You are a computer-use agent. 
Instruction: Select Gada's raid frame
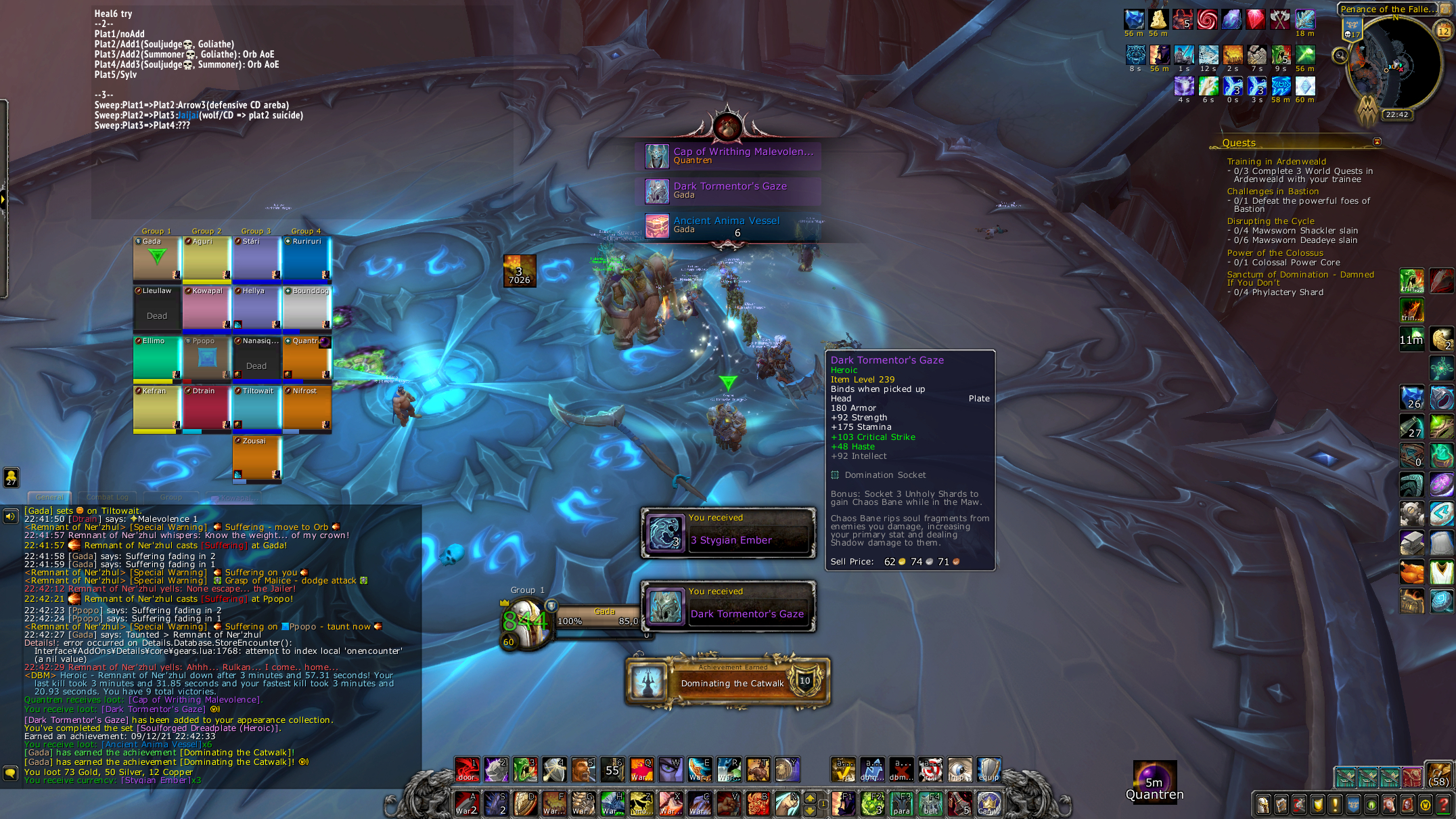point(157,259)
